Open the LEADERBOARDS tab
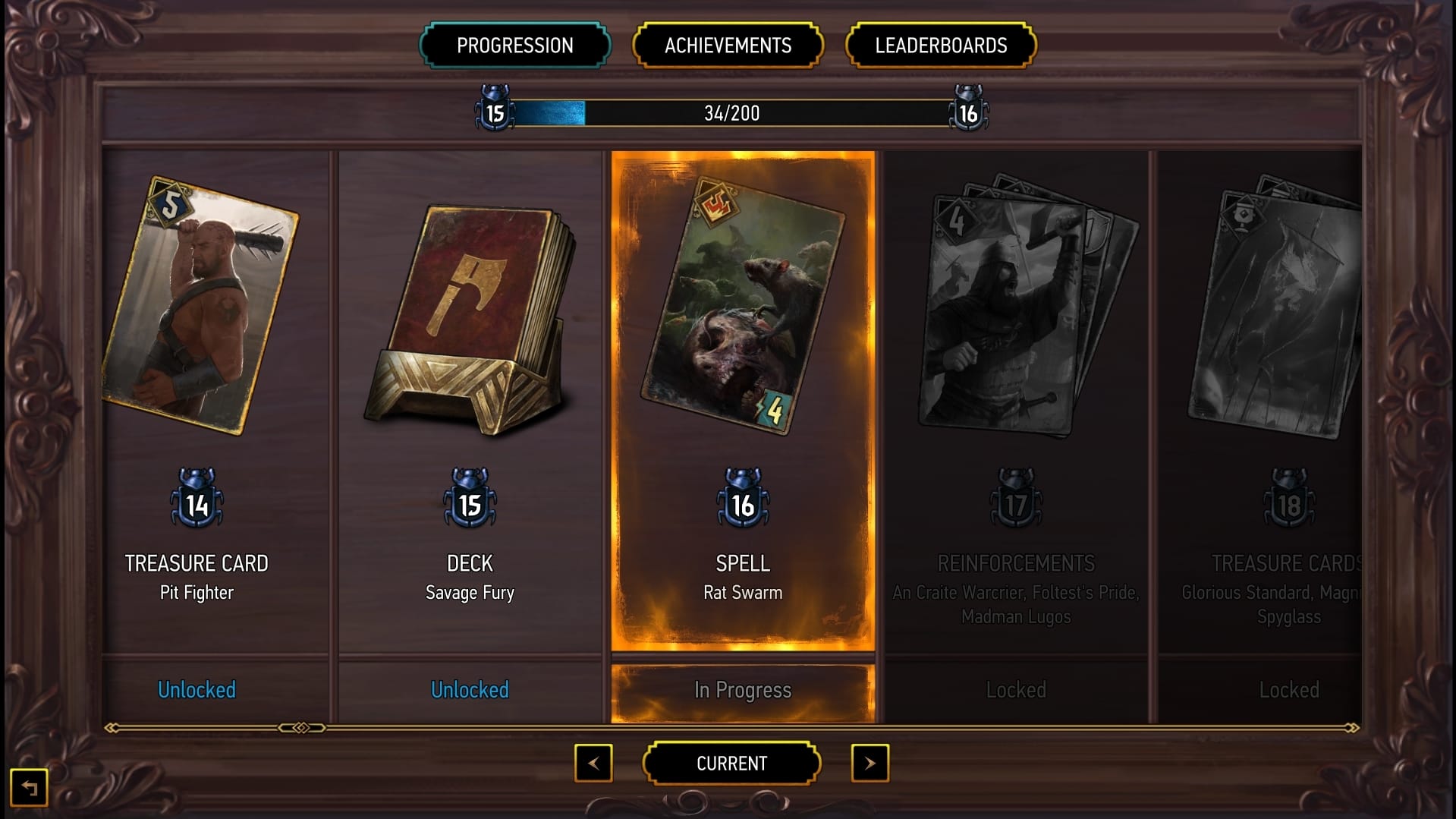The image size is (1456, 819). tap(941, 45)
